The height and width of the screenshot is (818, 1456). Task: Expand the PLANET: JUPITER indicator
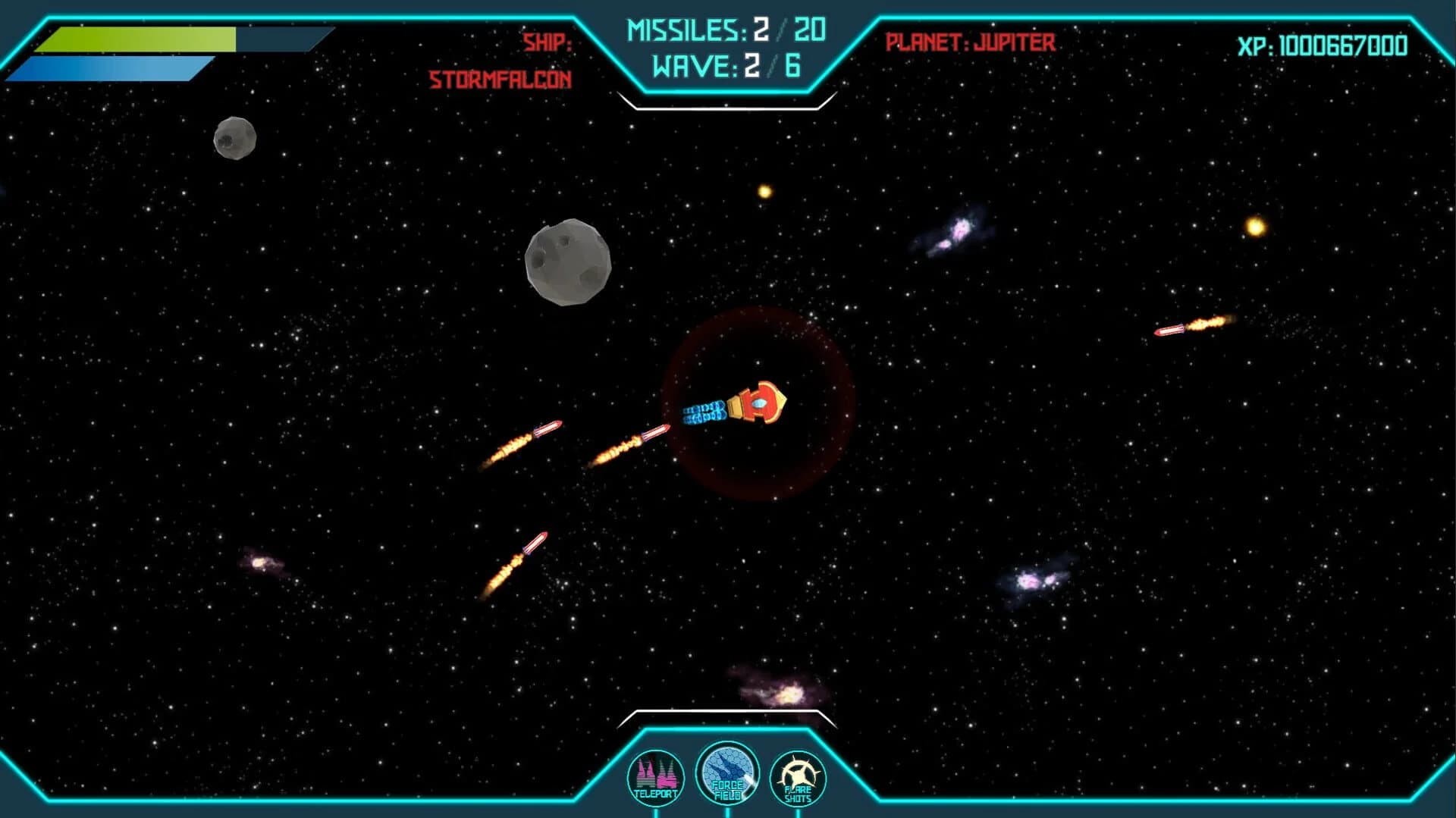(968, 42)
